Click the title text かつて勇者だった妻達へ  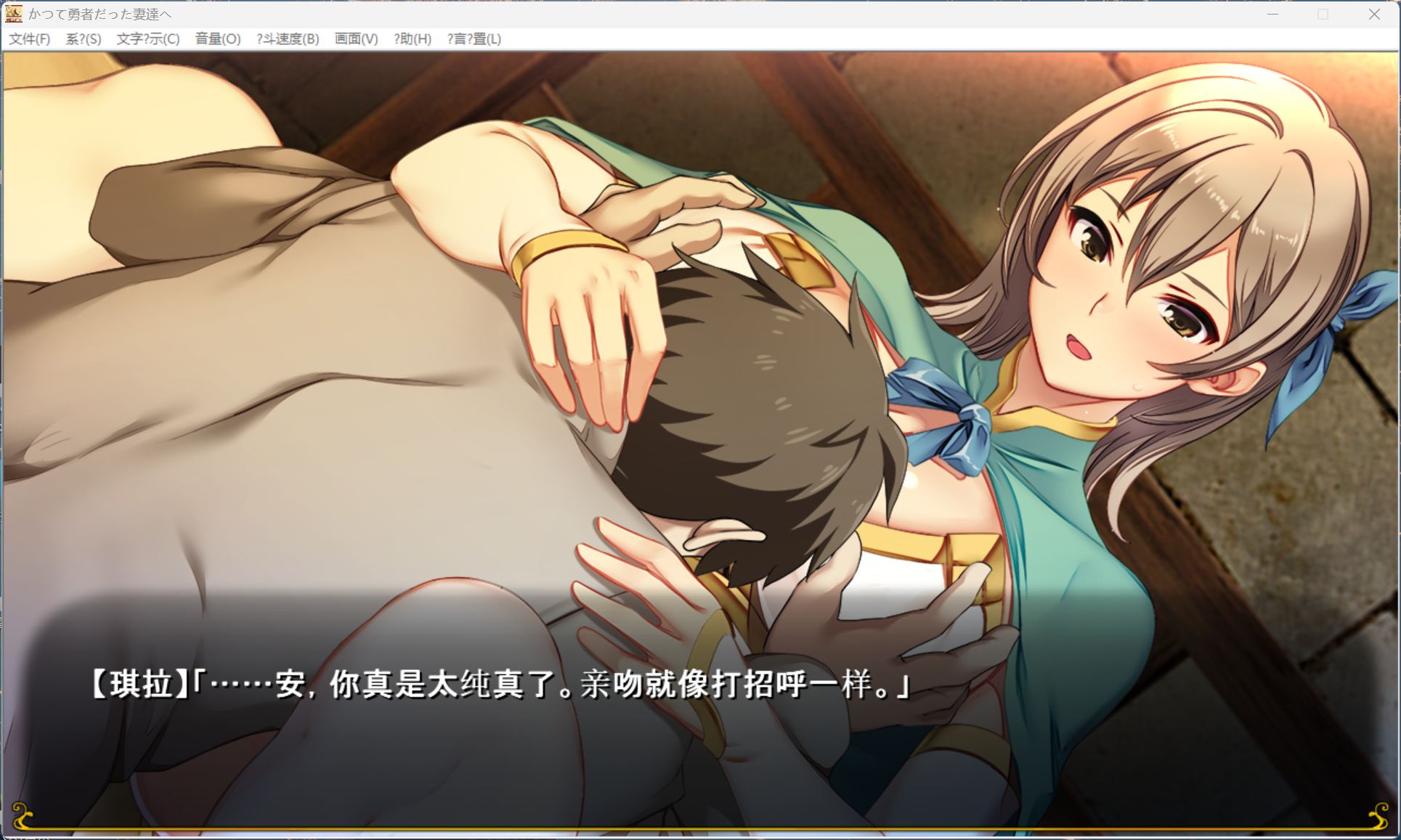[100, 13]
